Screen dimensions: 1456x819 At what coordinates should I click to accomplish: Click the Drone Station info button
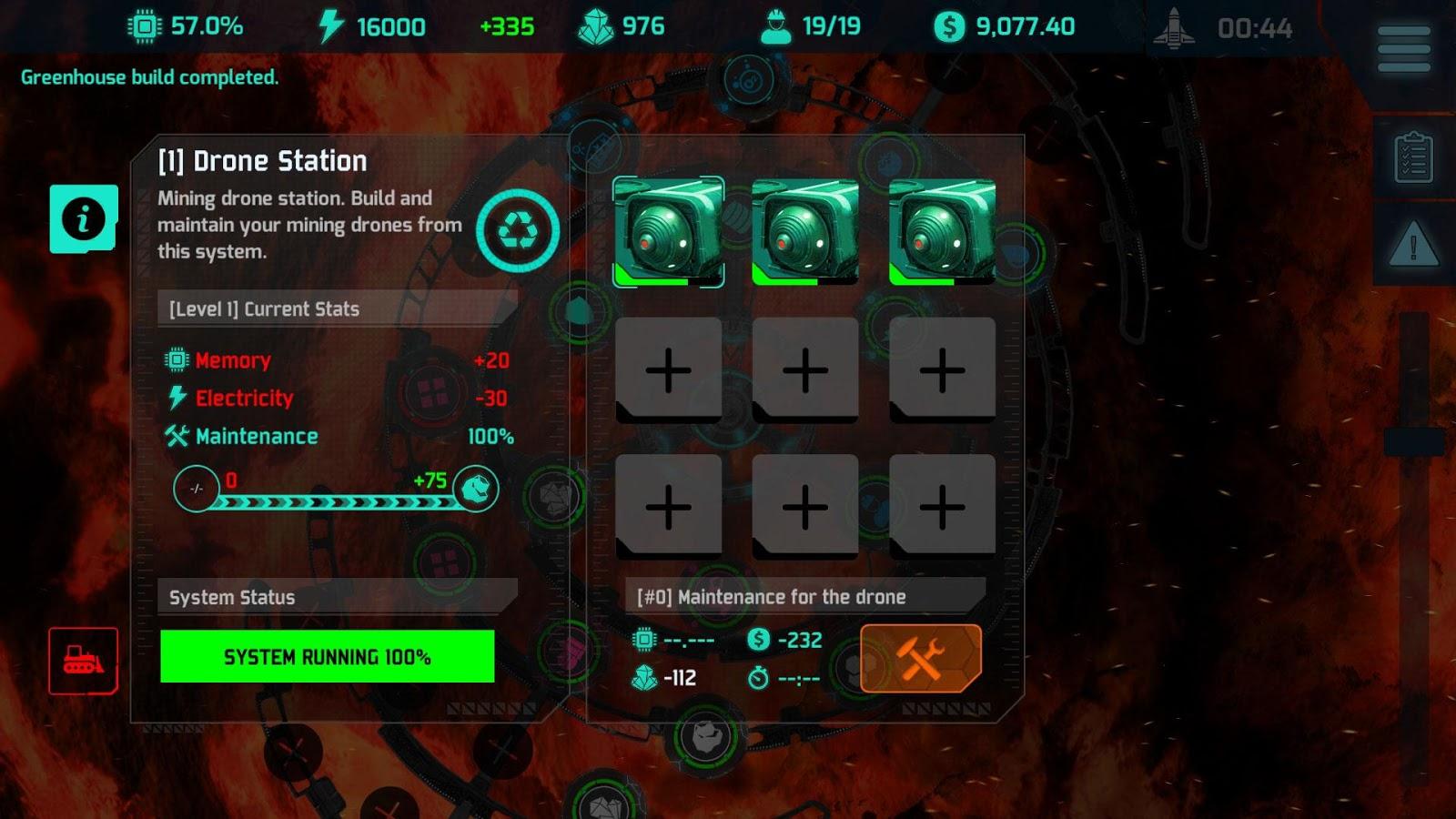tap(84, 219)
